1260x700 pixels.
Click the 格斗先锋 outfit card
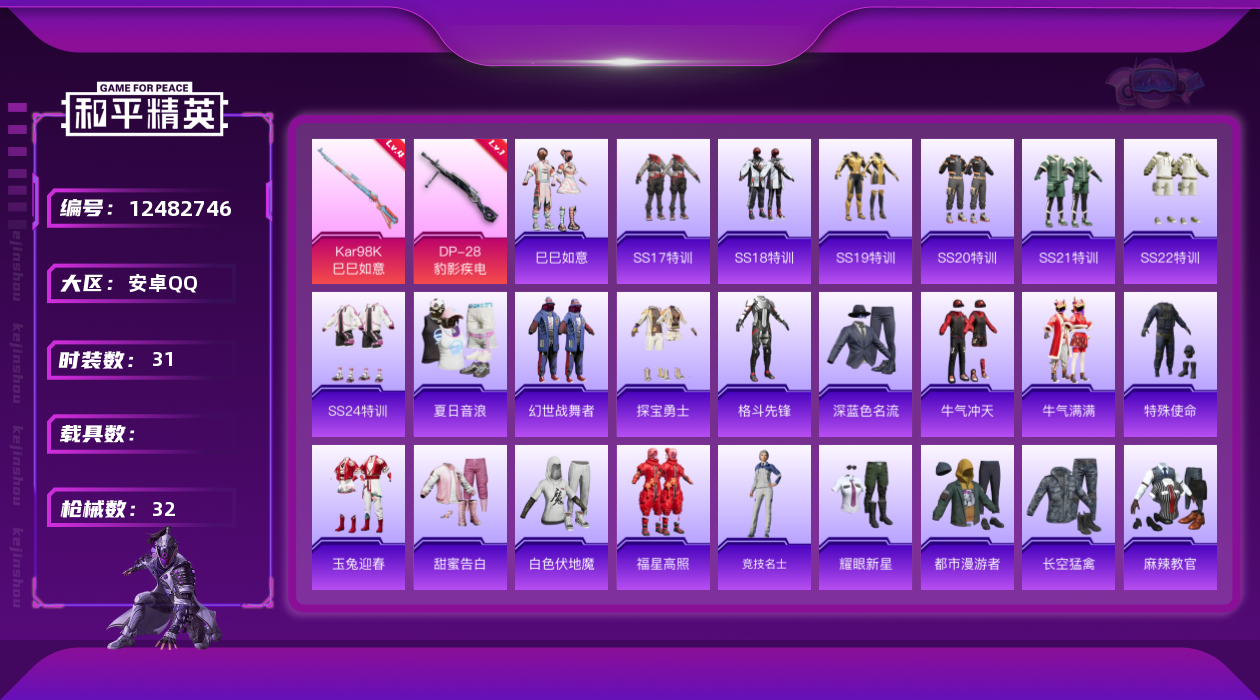(x=764, y=364)
